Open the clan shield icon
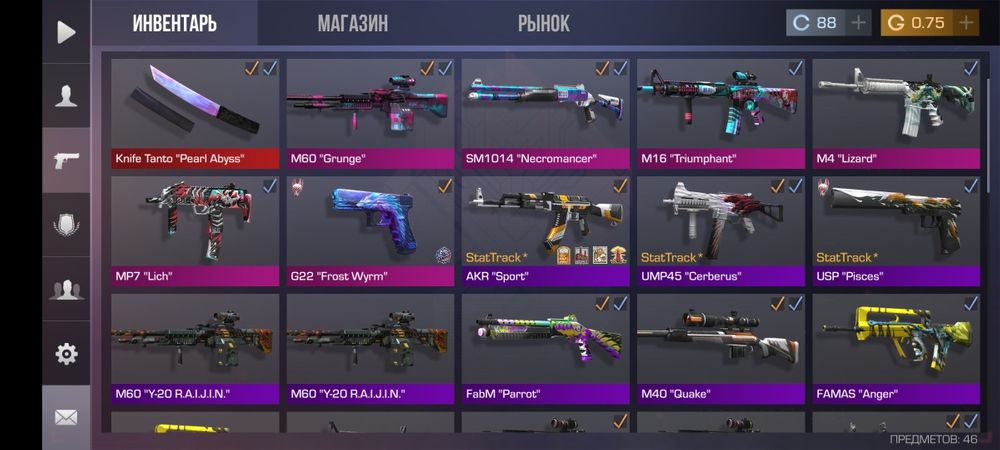1000x450 pixels. pos(66,225)
